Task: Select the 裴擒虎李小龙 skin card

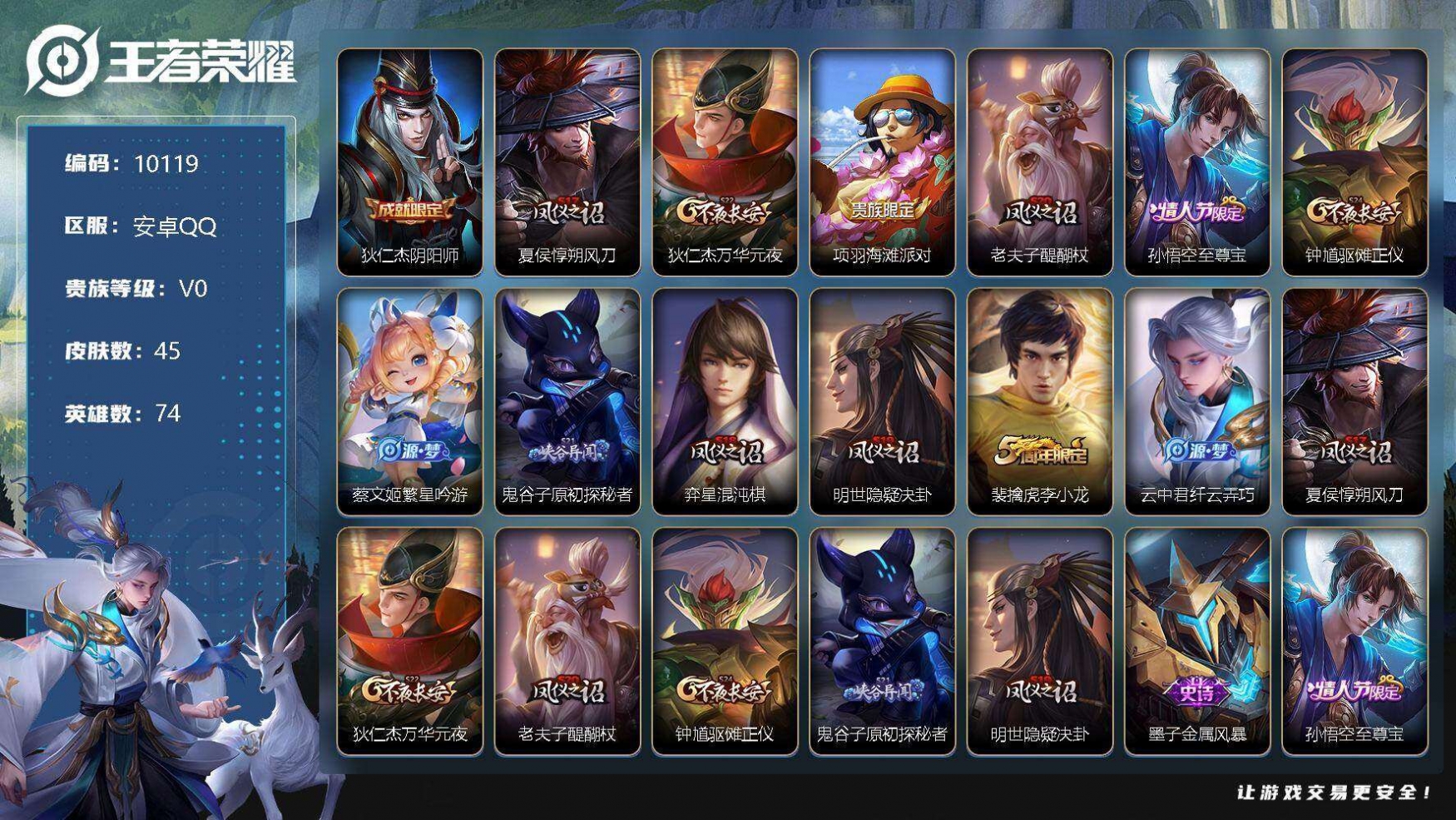Action: pos(1039,402)
